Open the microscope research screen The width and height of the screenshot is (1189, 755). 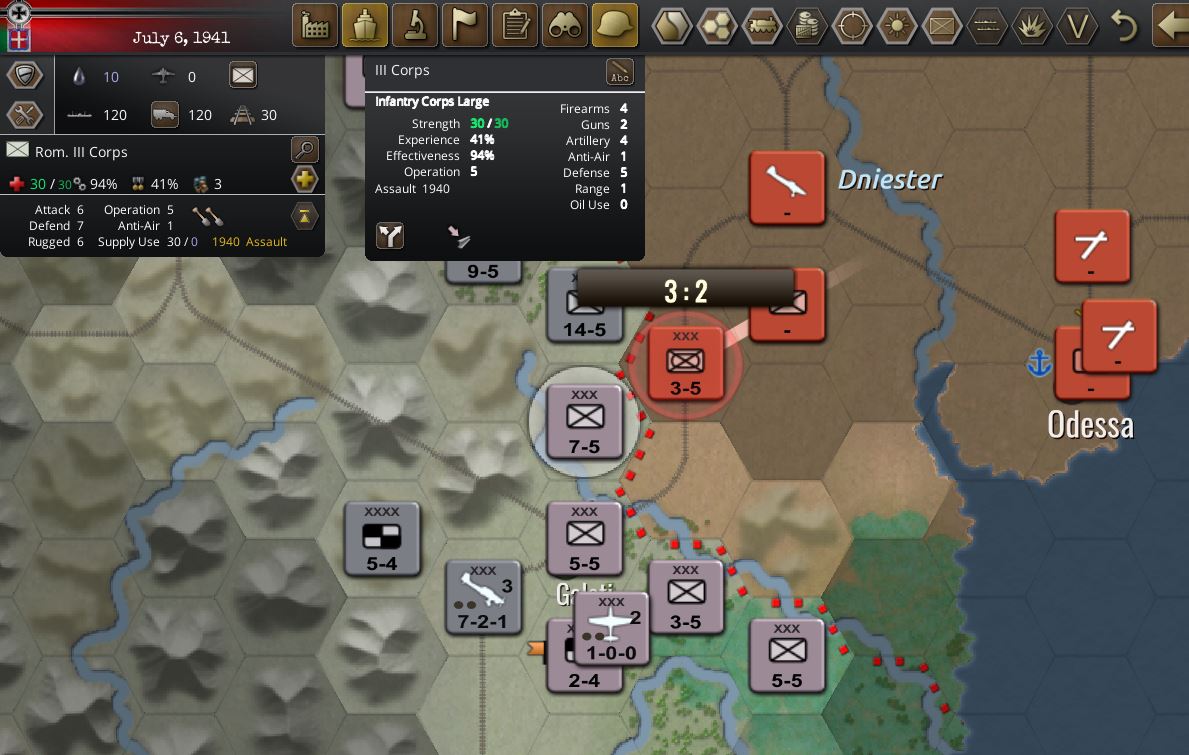(415, 25)
